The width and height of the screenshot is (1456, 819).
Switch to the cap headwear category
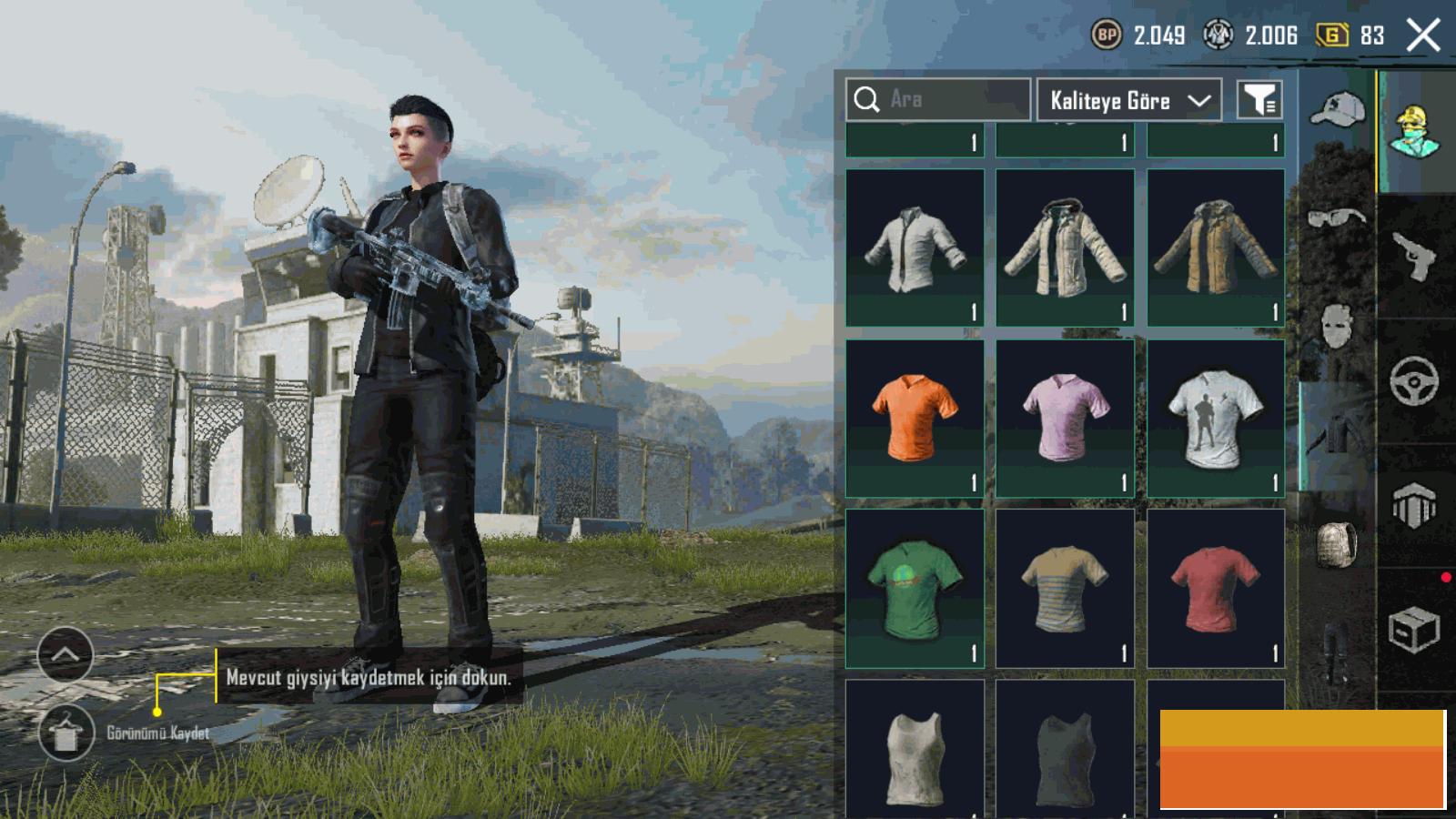(1337, 111)
